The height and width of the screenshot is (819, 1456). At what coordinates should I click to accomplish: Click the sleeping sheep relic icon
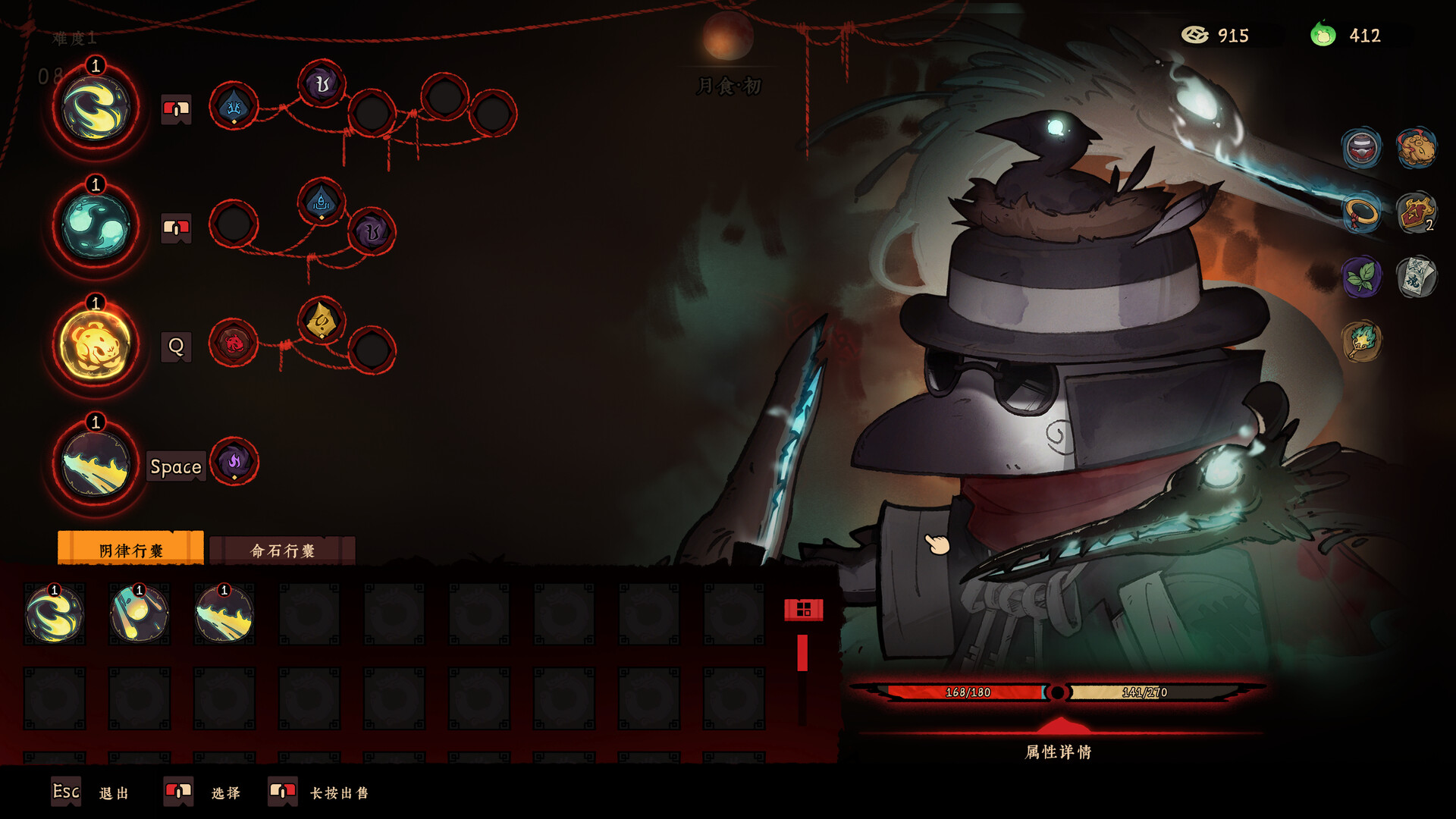pos(1416,149)
